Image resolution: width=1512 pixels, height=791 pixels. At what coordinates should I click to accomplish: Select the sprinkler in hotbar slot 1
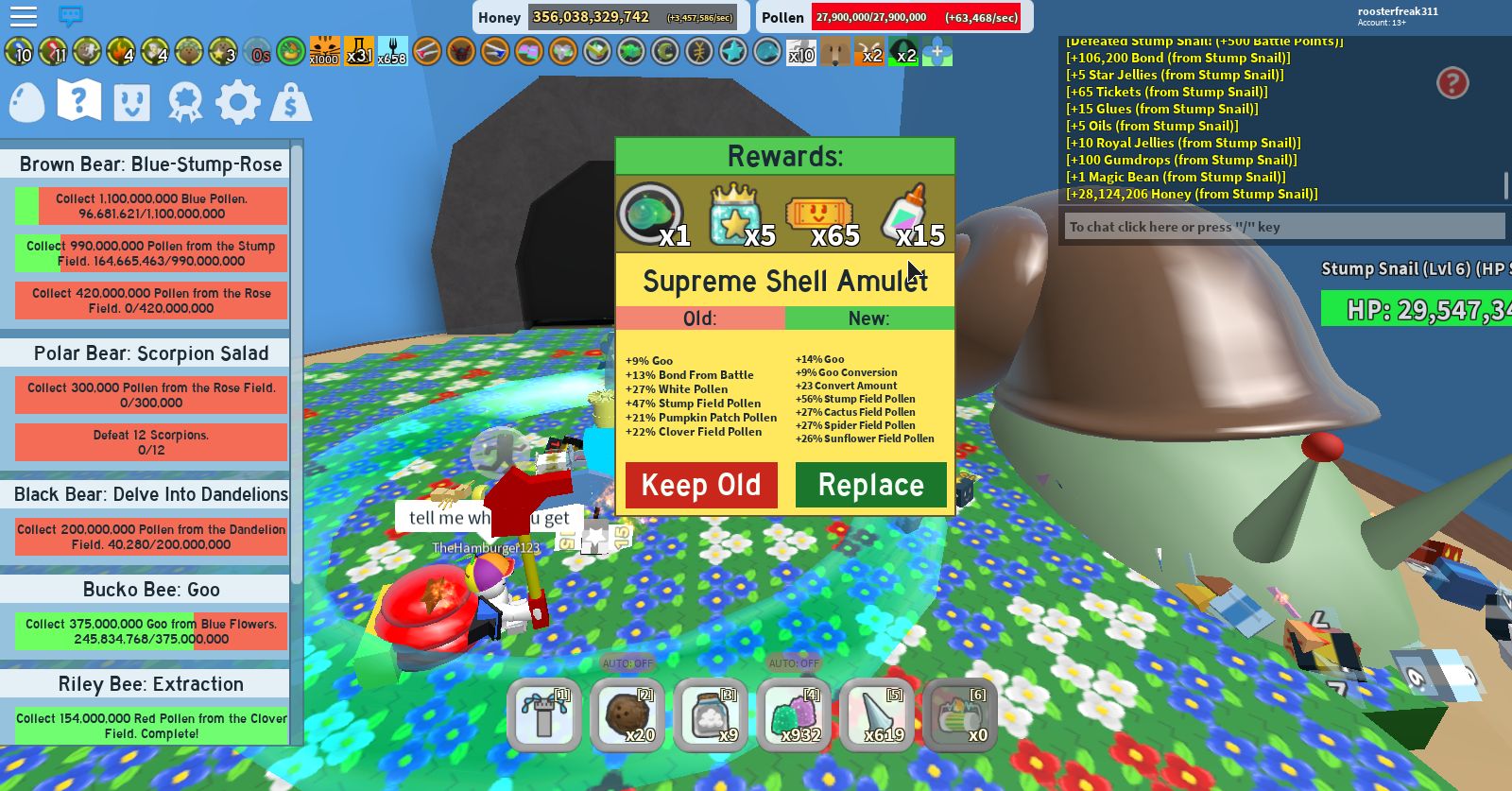click(543, 715)
